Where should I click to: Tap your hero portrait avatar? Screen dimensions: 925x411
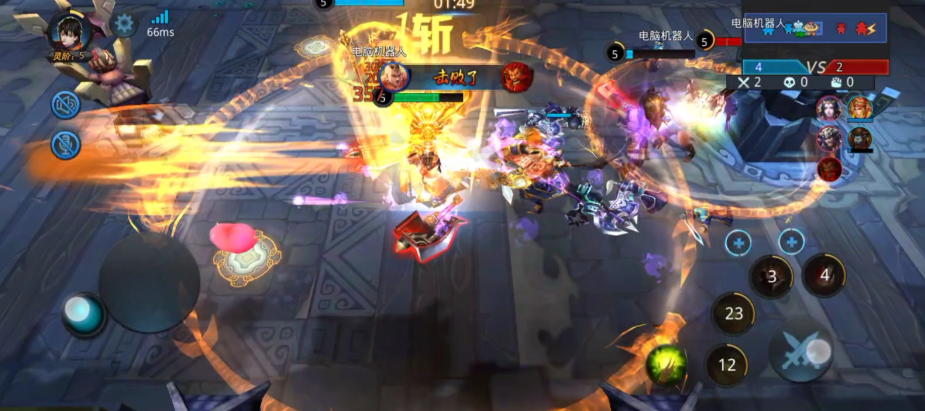(69, 30)
